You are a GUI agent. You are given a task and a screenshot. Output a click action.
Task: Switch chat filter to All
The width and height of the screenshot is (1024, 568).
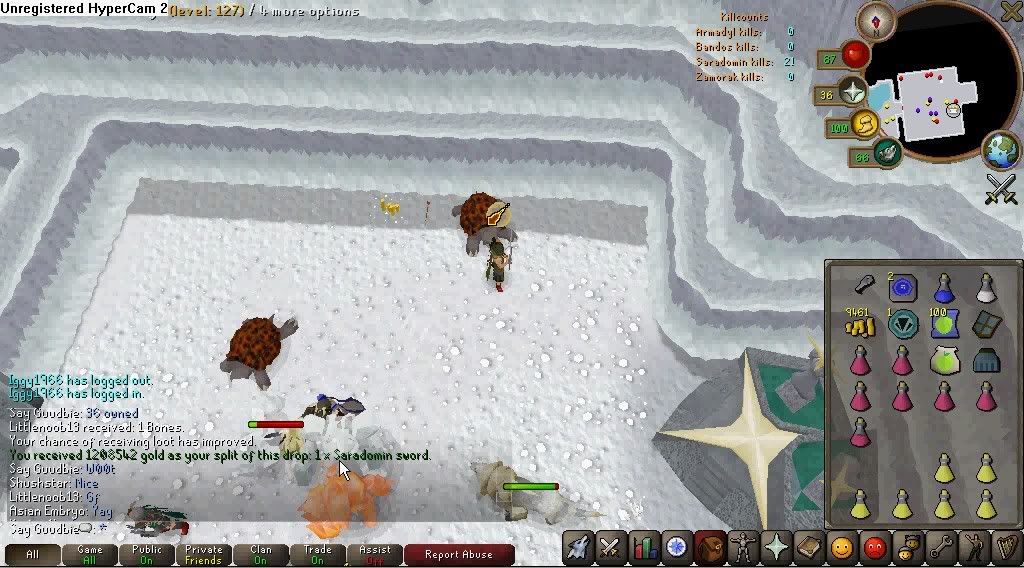(33, 555)
